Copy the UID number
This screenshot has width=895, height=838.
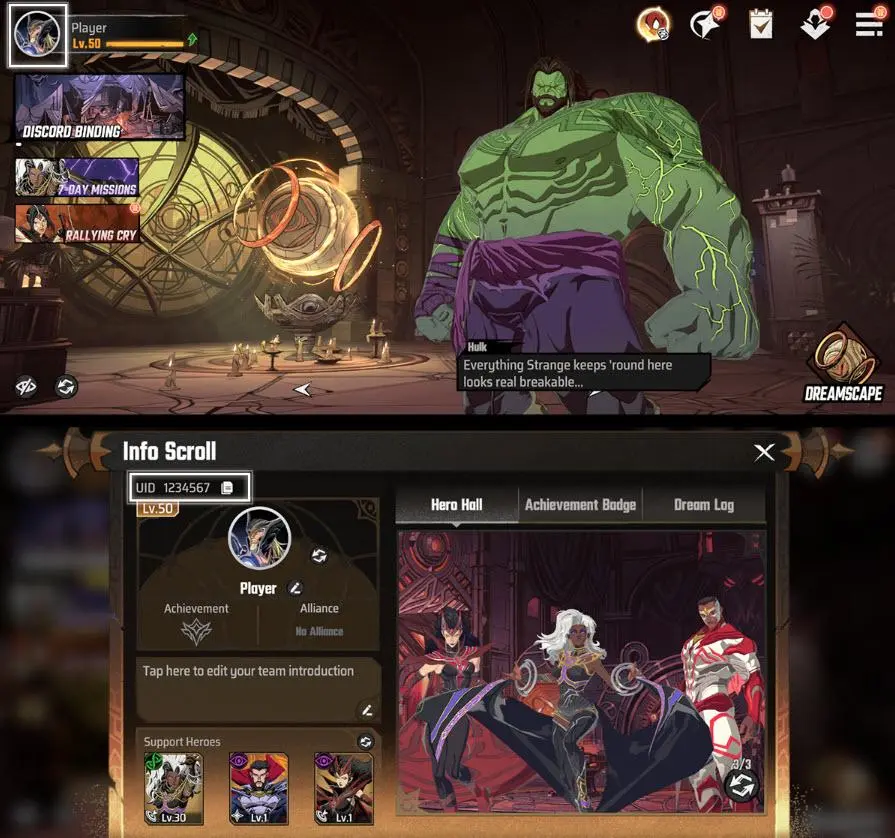227,488
